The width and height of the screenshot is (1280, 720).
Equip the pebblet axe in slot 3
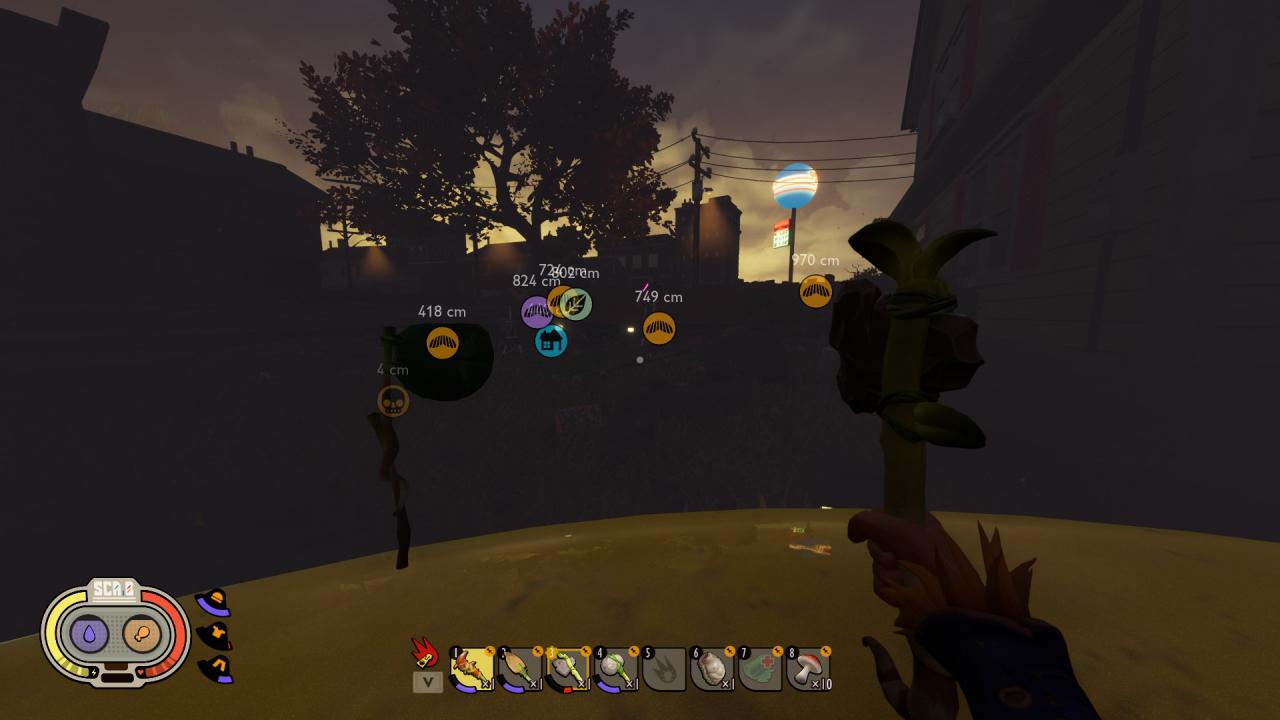pos(568,668)
